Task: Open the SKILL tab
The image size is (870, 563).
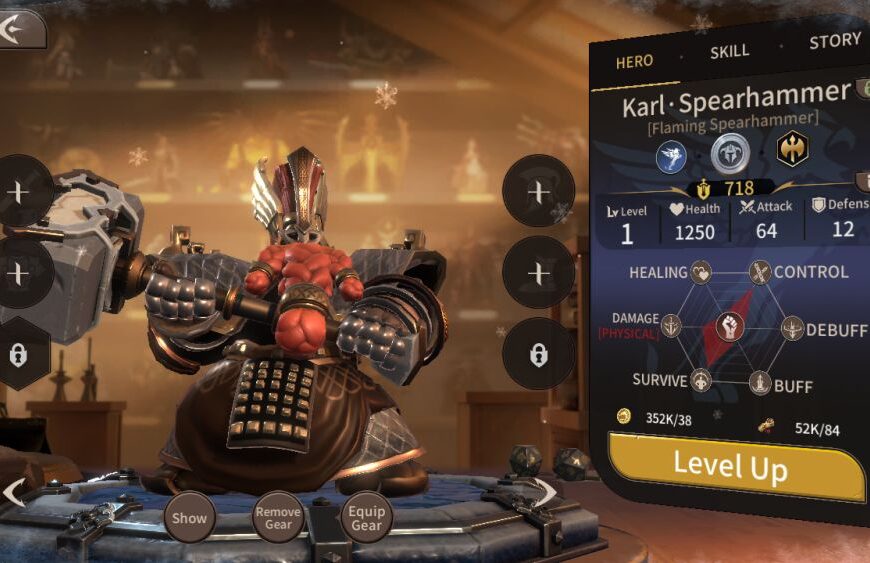Action: pos(730,51)
